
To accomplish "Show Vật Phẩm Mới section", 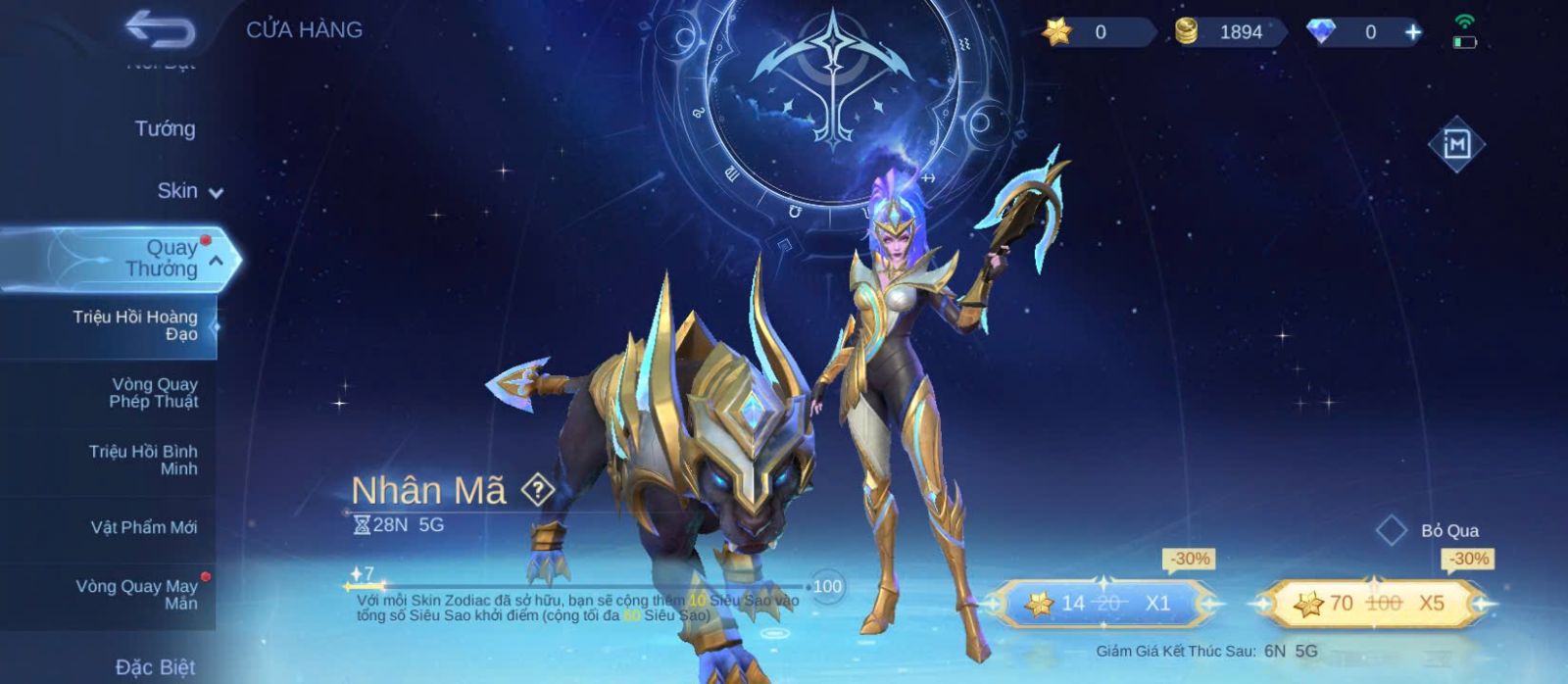I will [x=143, y=527].
